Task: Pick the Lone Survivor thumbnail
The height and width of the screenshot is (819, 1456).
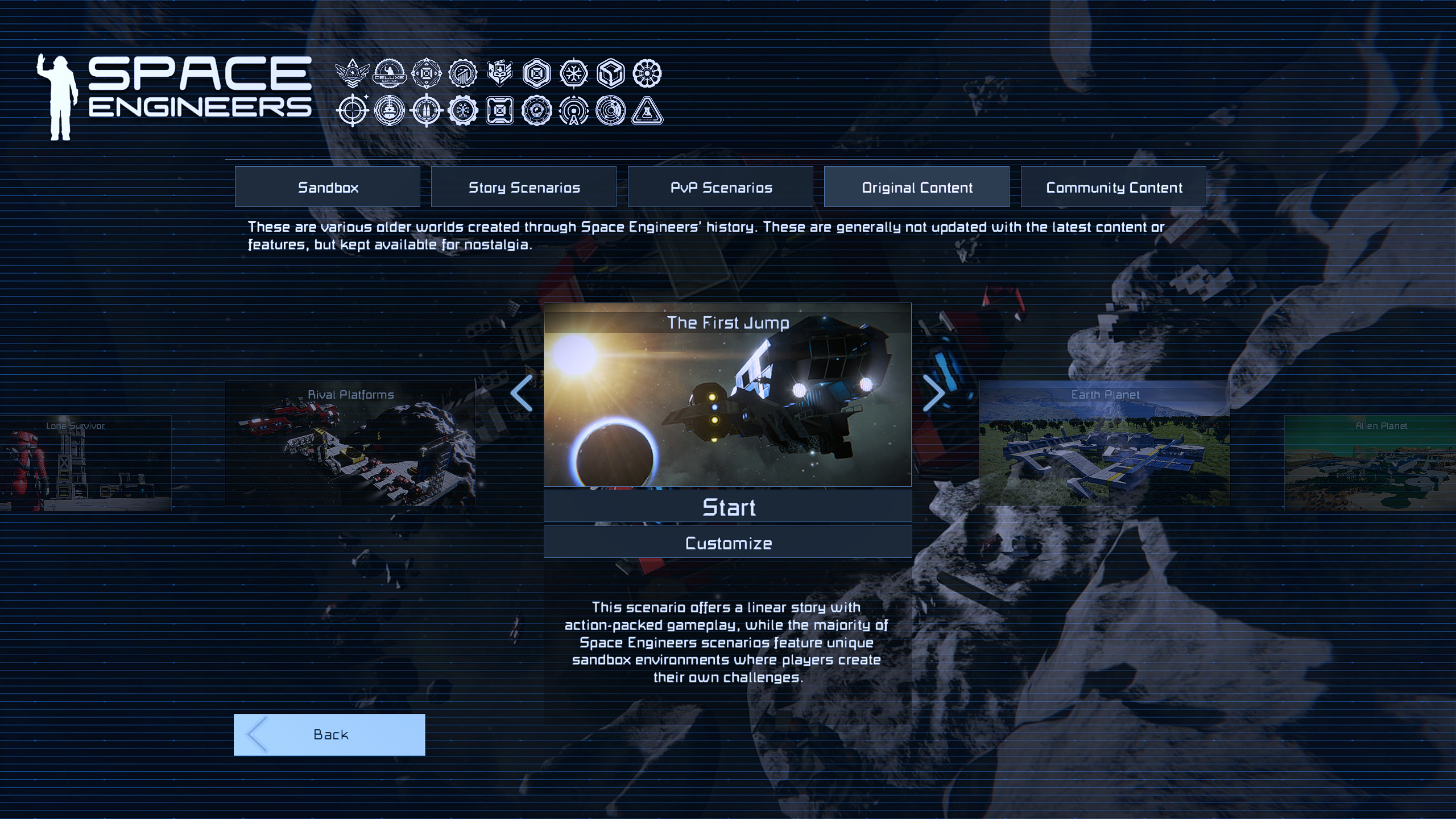Action: 85,463
